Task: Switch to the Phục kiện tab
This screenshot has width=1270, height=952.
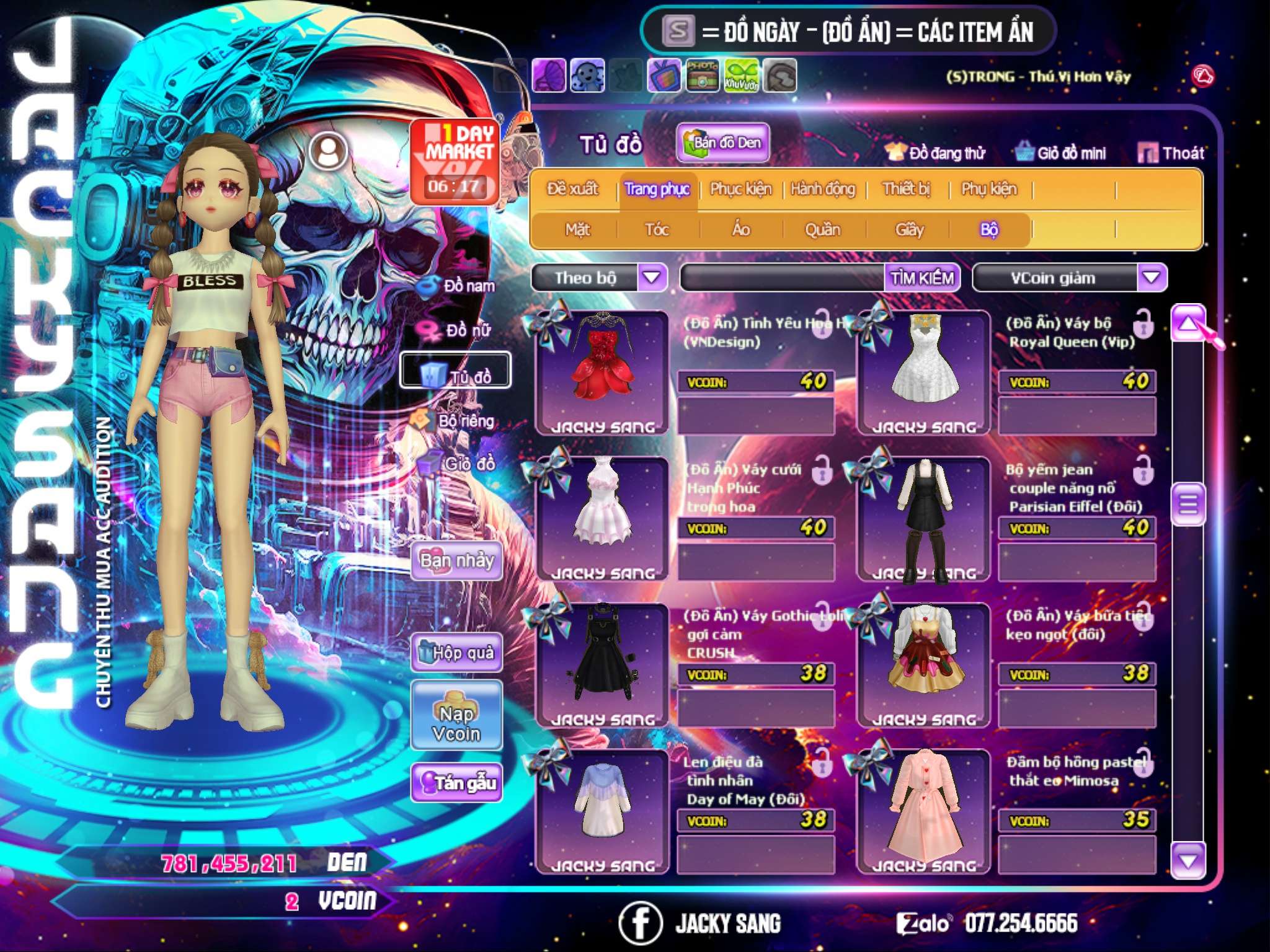Action: [x=741, y=189]
